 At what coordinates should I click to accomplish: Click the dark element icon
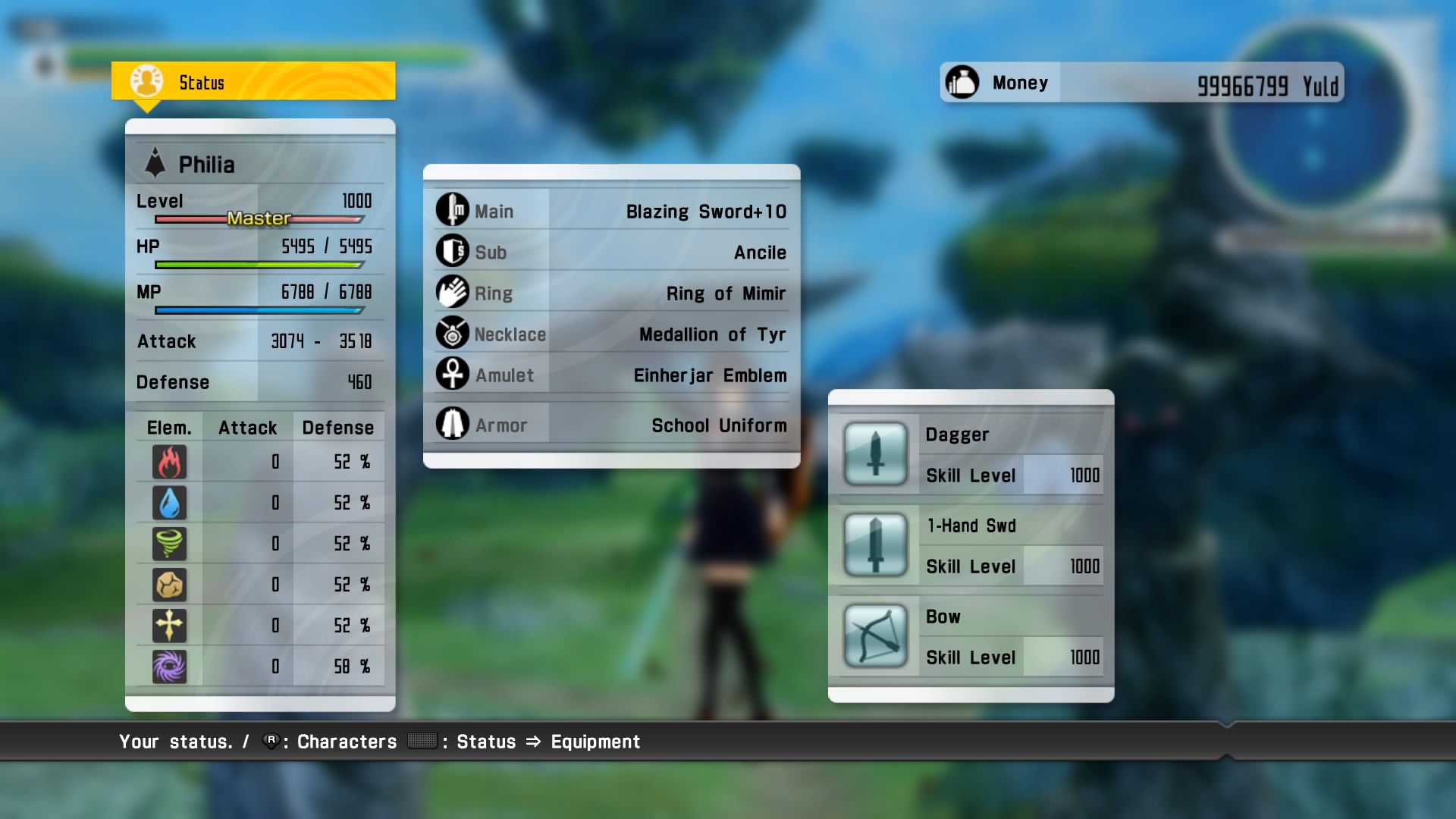pyautogui.click(x=170, y=667)
